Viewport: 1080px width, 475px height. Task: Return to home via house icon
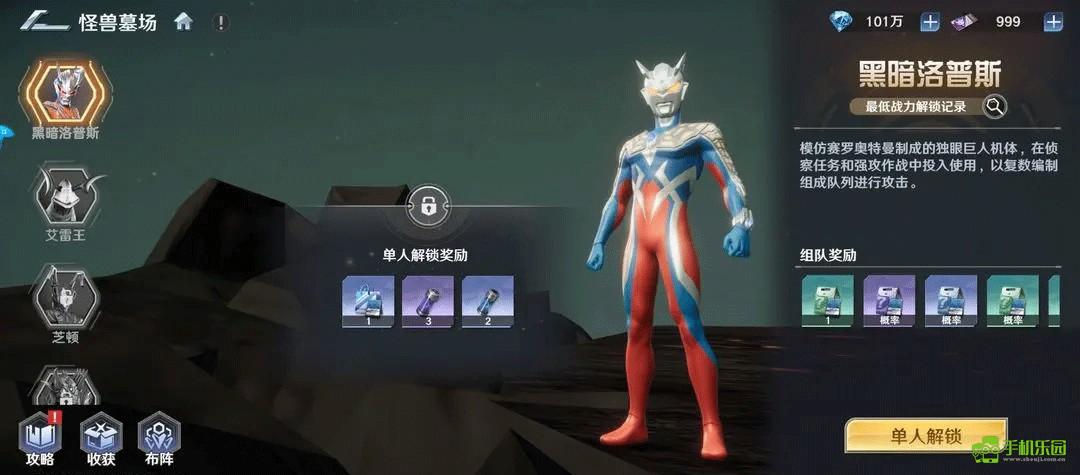(183, 21)
